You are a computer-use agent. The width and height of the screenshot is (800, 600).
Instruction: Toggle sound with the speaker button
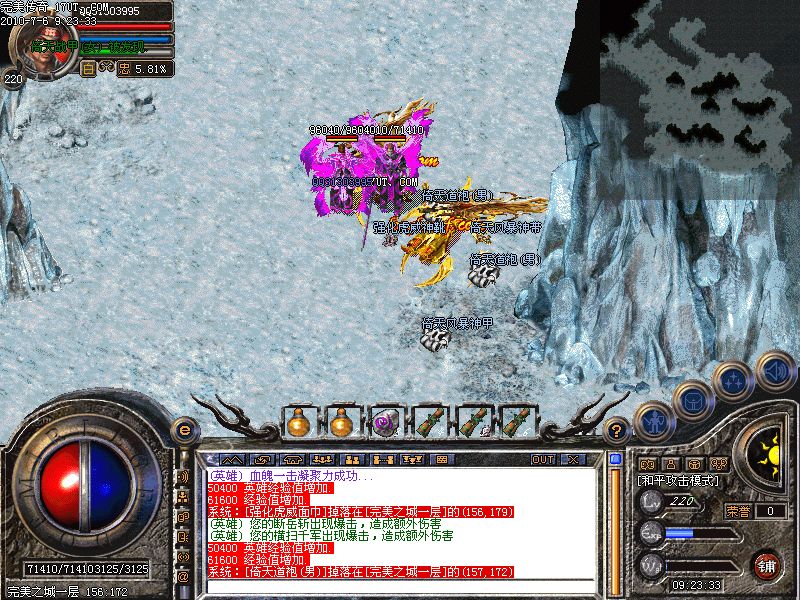point(775,371)
